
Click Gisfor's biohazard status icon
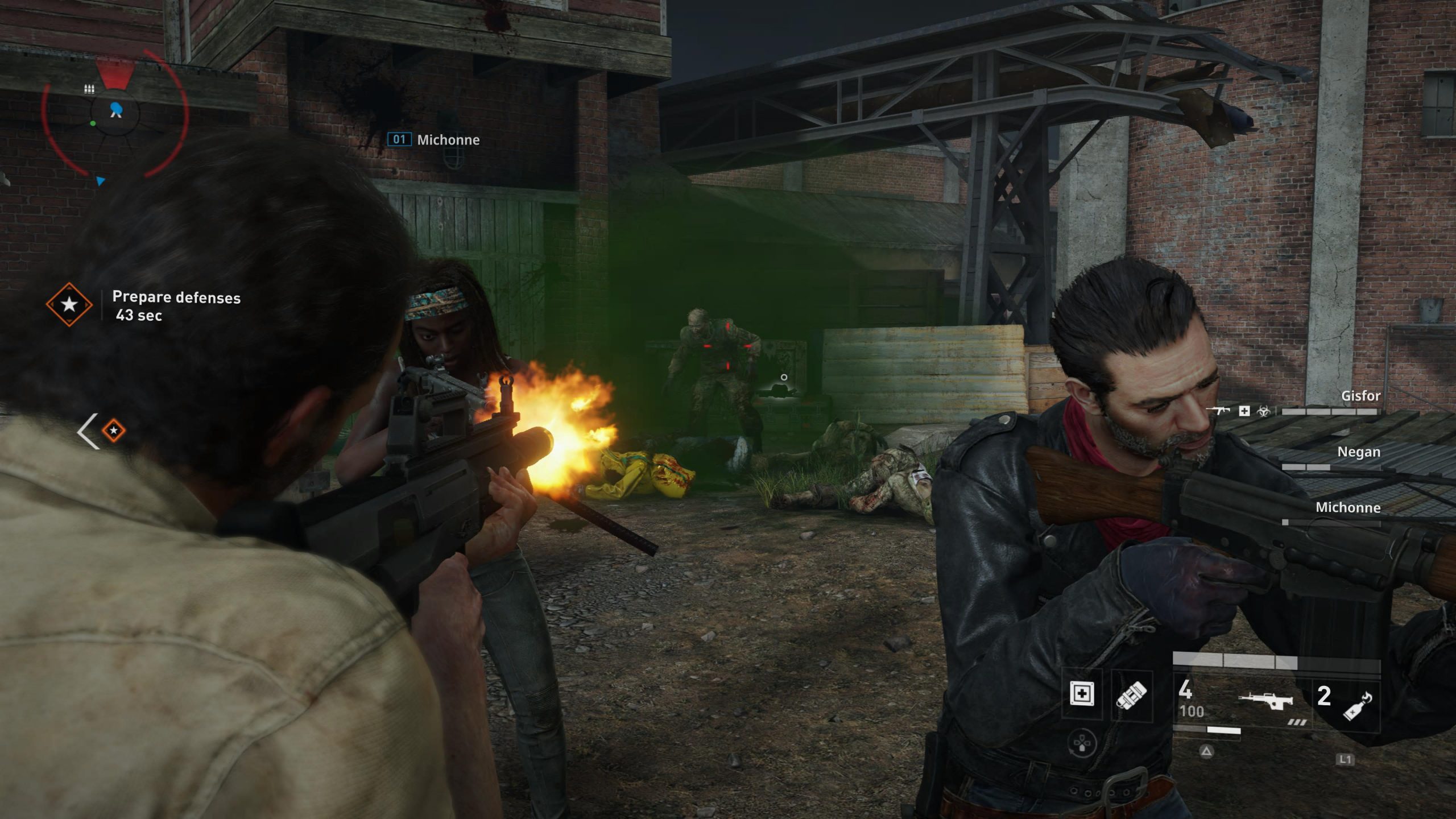(x=1264, y=411)
